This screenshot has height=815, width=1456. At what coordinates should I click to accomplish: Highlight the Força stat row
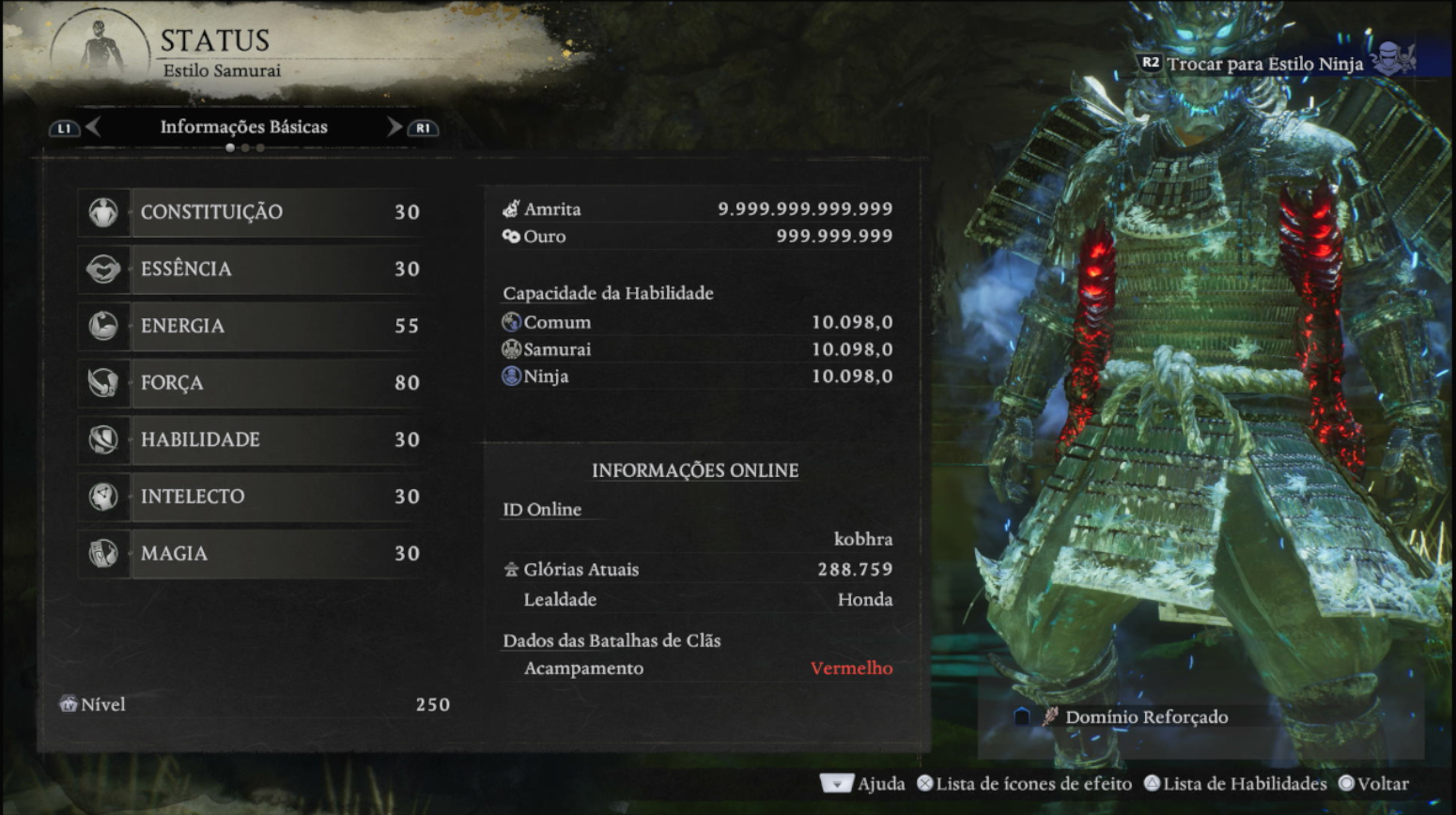[x=254, y=383]
